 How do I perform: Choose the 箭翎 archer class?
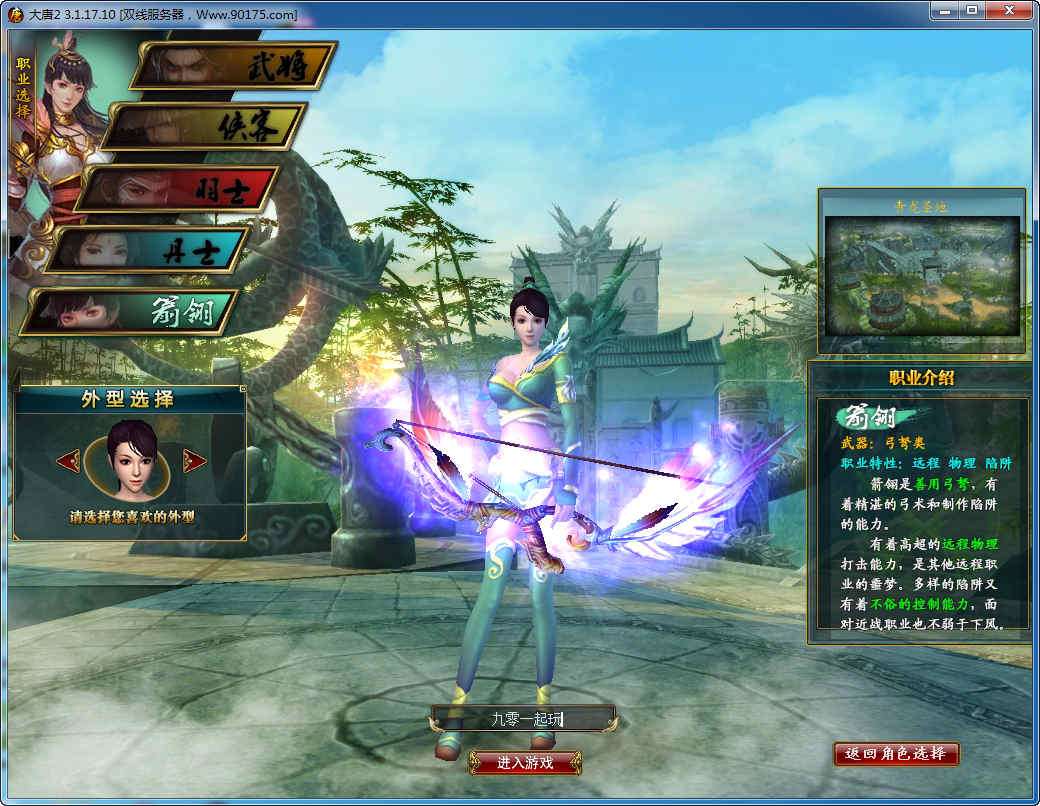pos(132,312)
